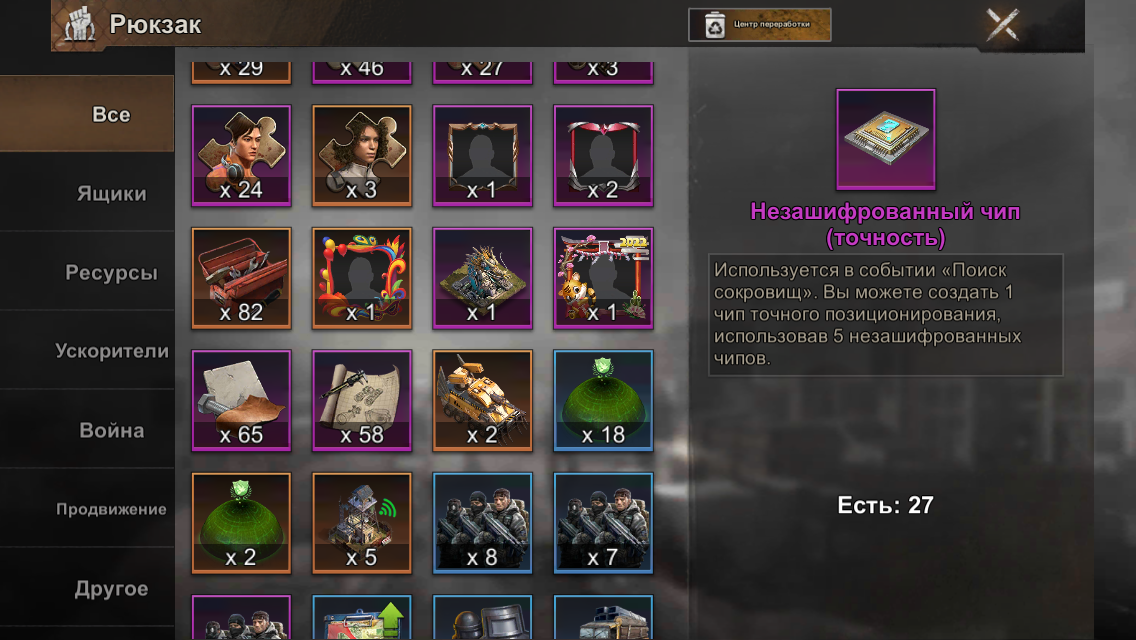Select the red winged avatar frame x2
The image size is (1136, 640).
coord(603,155)
